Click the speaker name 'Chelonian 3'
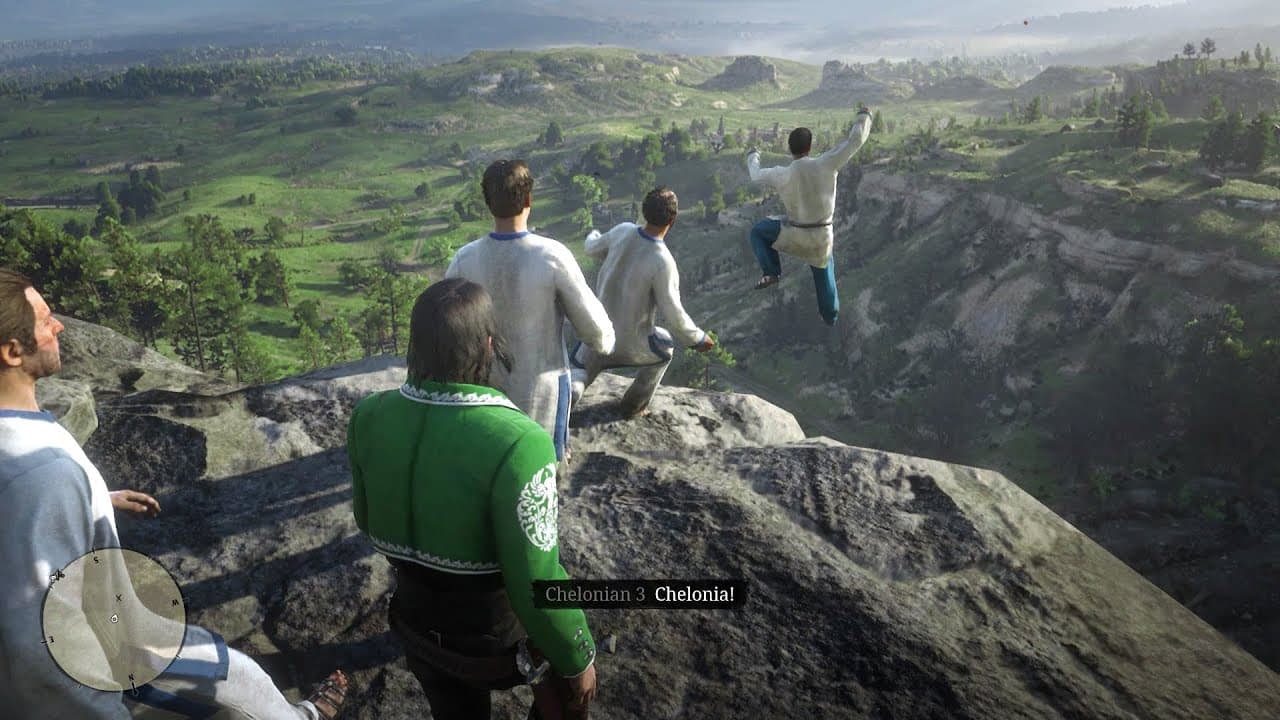This screenshot has width=1280, height=720. pyautogui.click(x=594, y=592)
